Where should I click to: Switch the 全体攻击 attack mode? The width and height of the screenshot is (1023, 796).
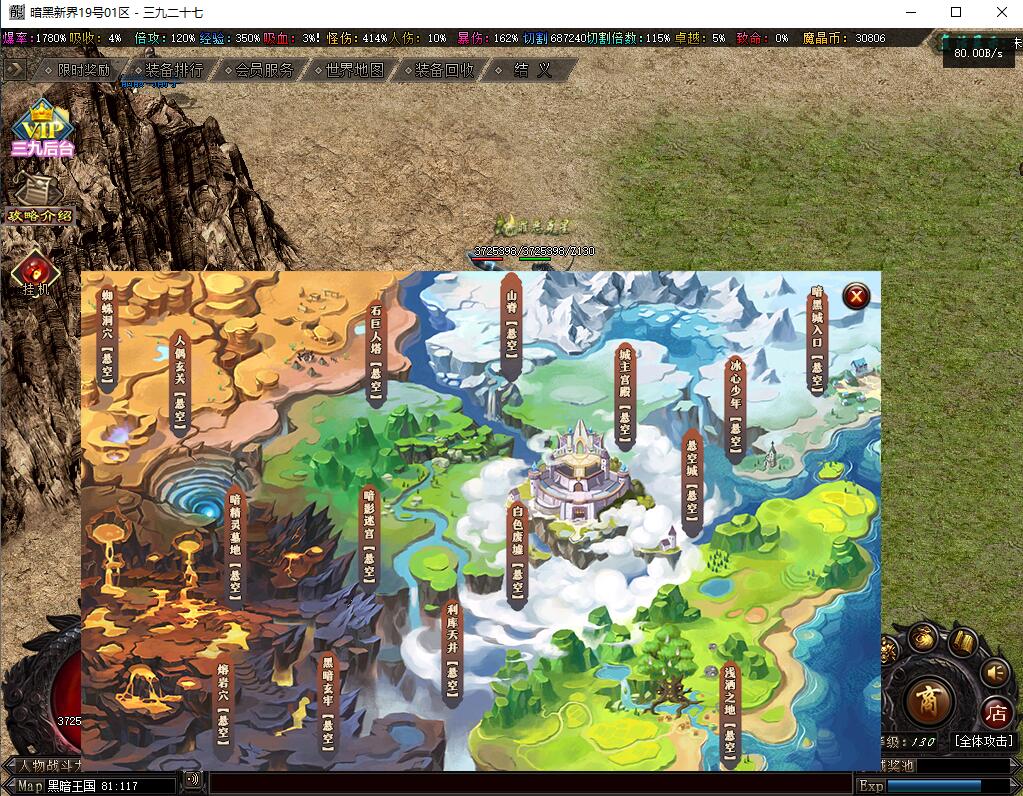[x=983, y=741]
